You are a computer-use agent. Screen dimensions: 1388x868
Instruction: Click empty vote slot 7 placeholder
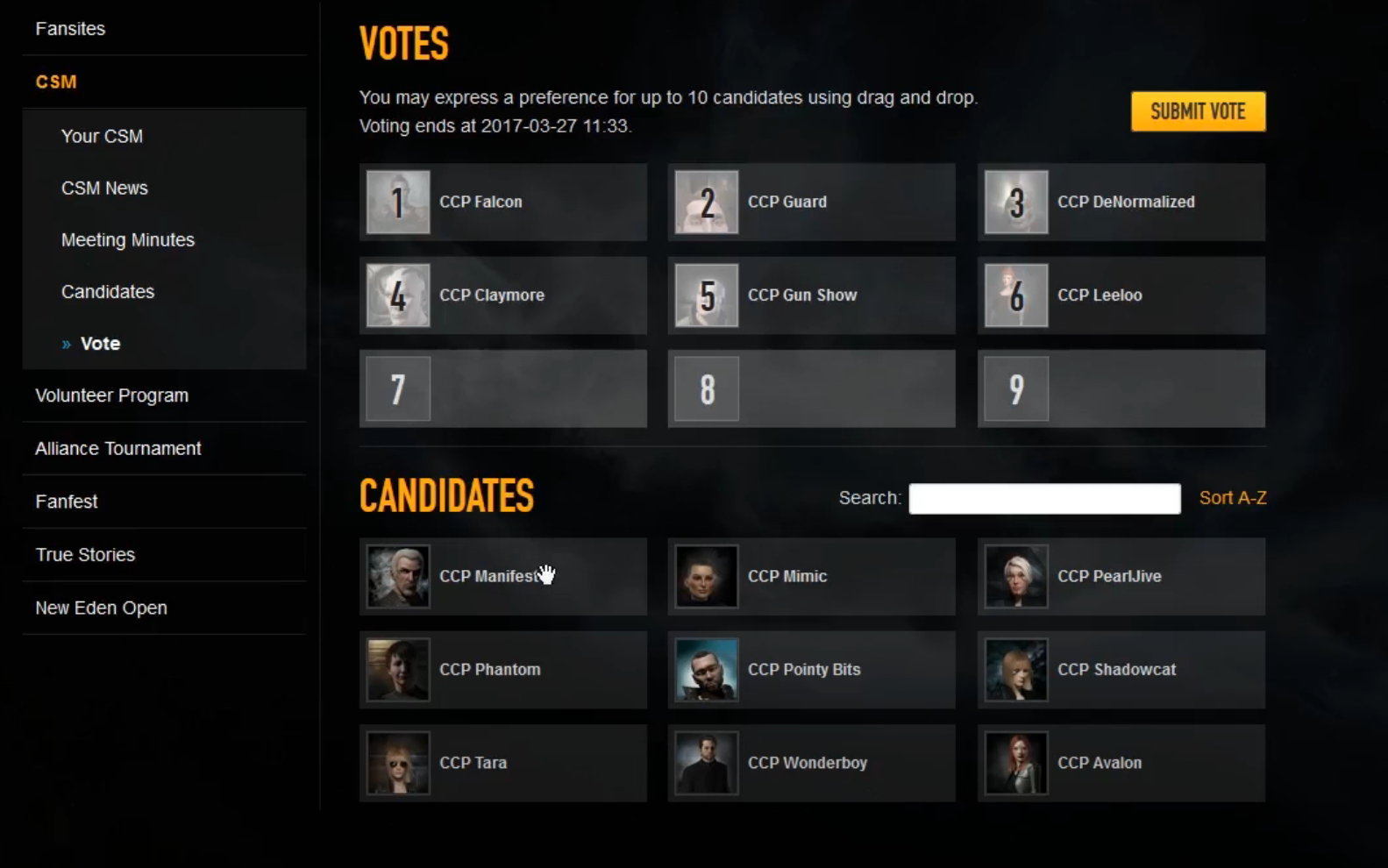click(397, 388)
